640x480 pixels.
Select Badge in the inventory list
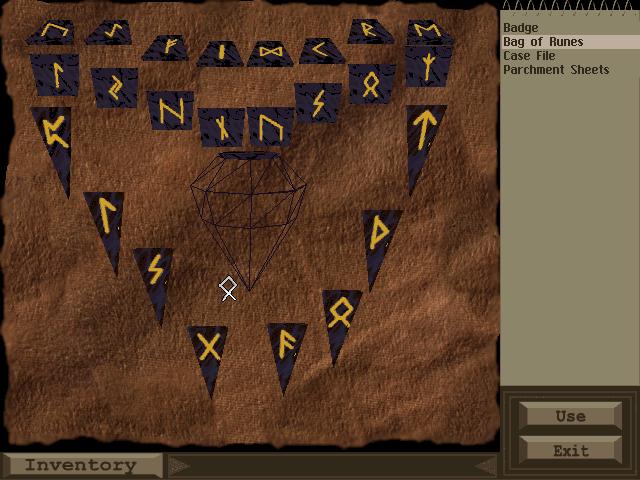[x=520, y=28]
